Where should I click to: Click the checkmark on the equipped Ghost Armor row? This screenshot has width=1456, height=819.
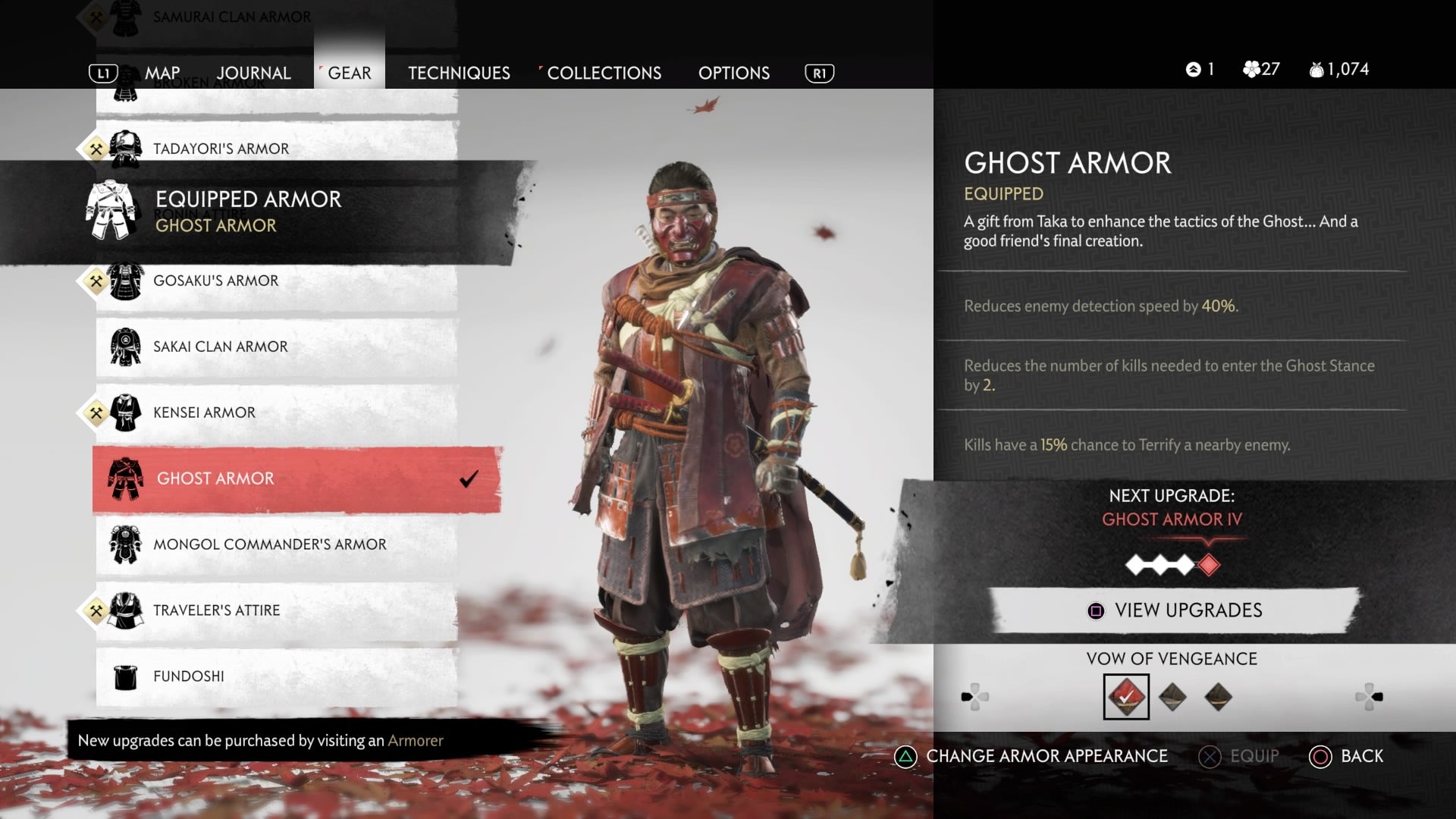[469, 477]
